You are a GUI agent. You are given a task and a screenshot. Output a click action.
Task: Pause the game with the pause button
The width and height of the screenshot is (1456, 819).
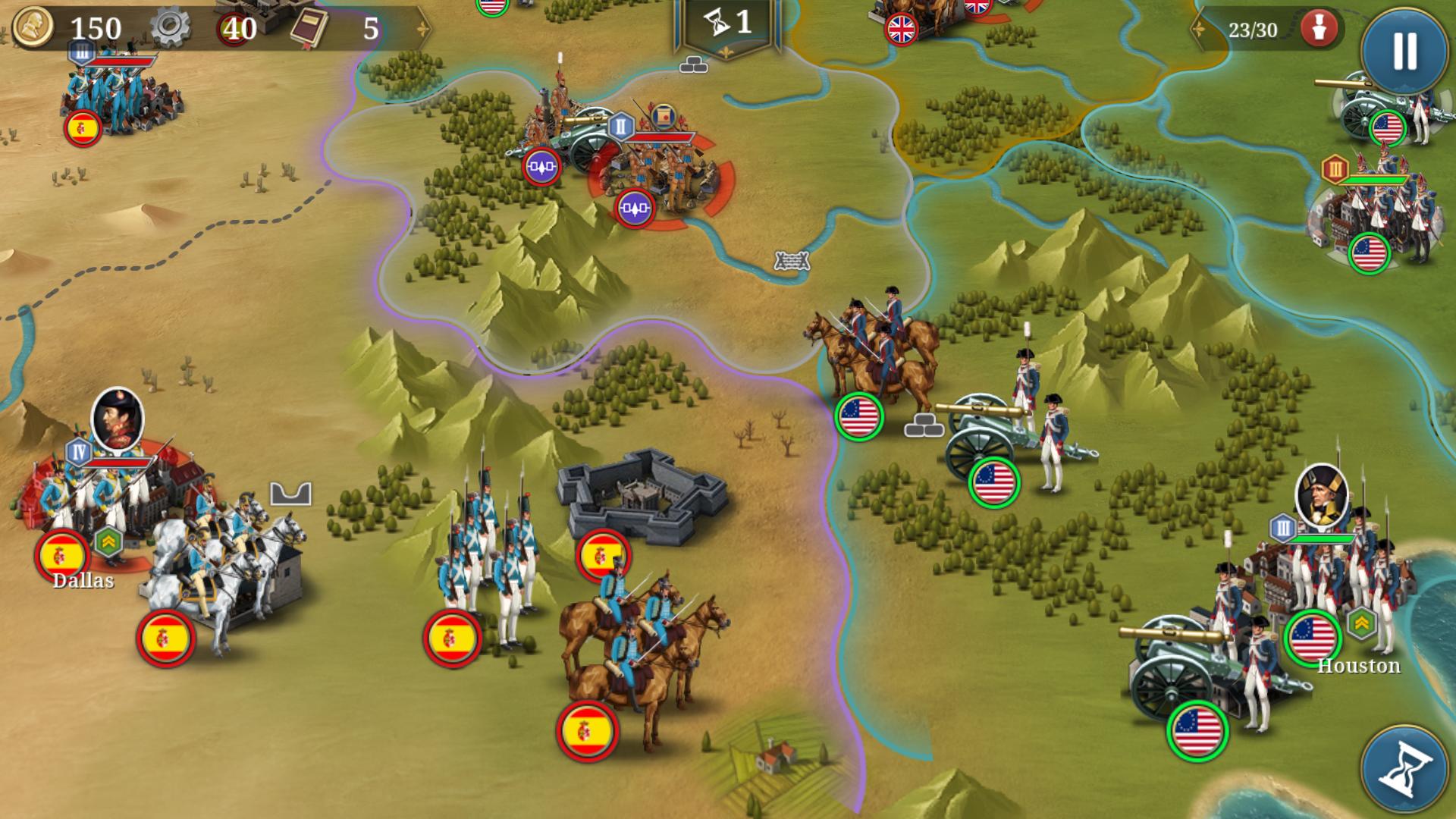(x=1404, y=51)
